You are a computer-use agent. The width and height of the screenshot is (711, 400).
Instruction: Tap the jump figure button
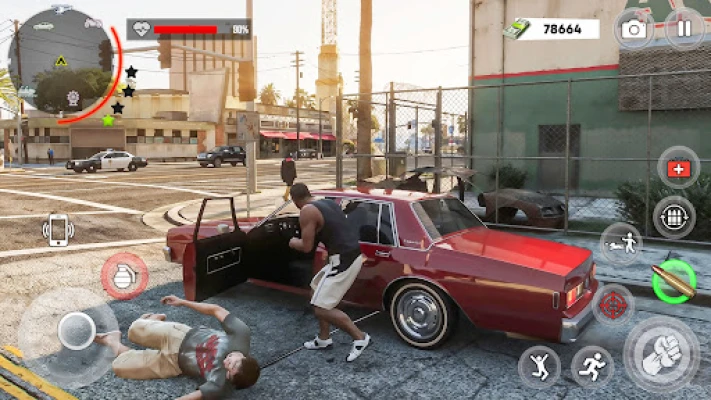tap(539, 367)
